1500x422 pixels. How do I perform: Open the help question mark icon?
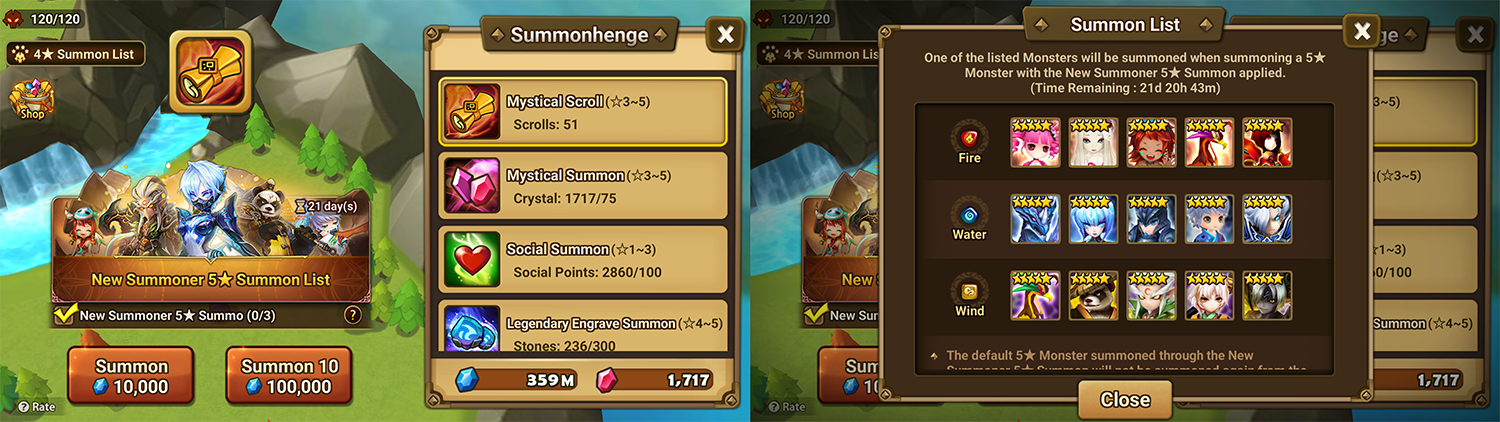[x=352, y=315]
